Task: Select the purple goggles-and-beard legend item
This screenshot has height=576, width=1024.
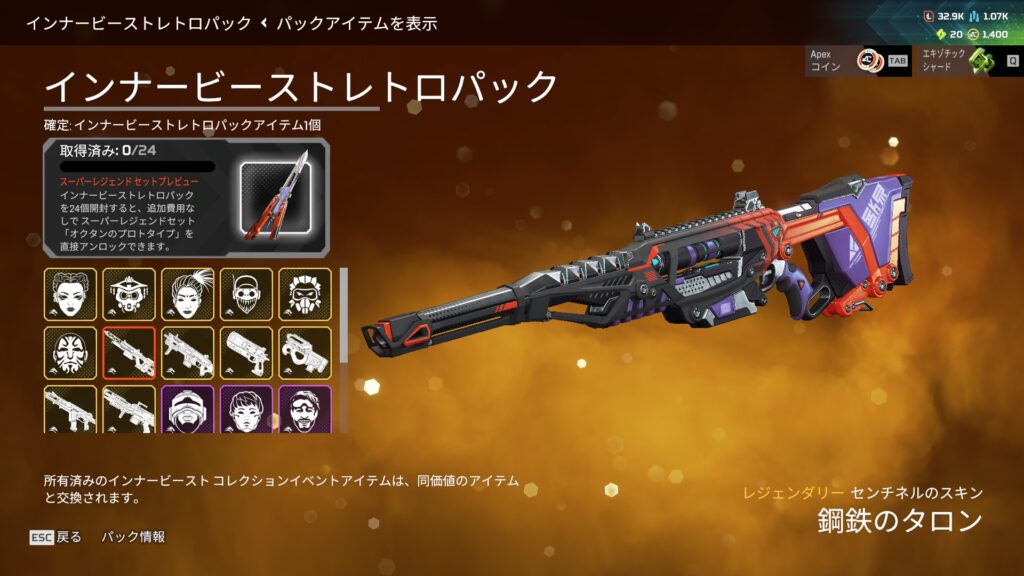Action: (305, 410)
